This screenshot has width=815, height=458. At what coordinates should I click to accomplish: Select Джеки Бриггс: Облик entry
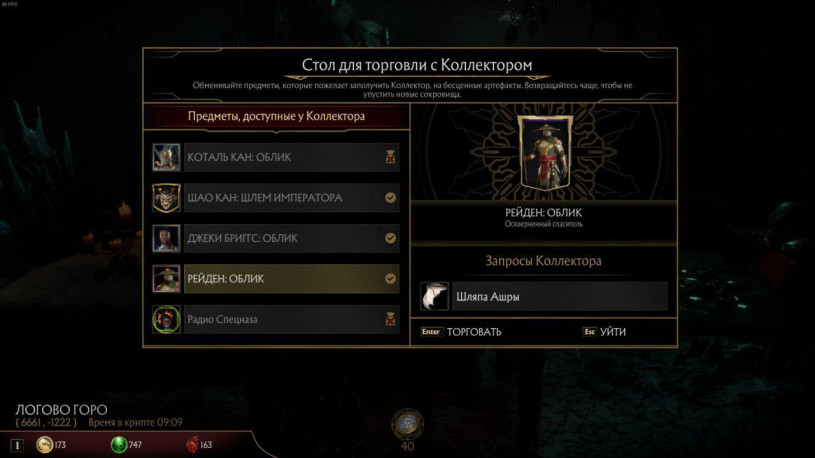(290, 238)
